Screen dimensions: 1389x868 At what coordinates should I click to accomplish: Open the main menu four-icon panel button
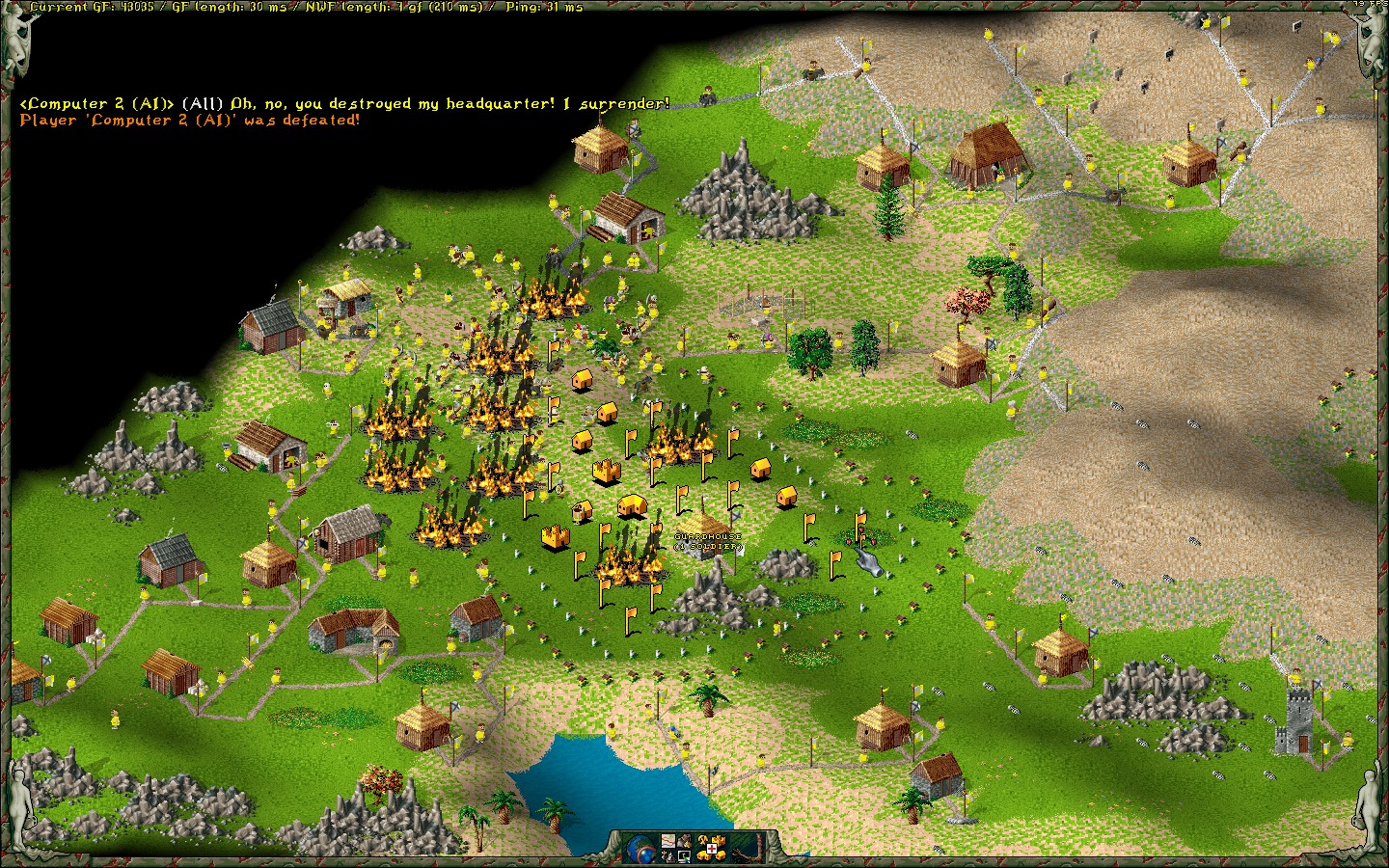click(675, 849)
